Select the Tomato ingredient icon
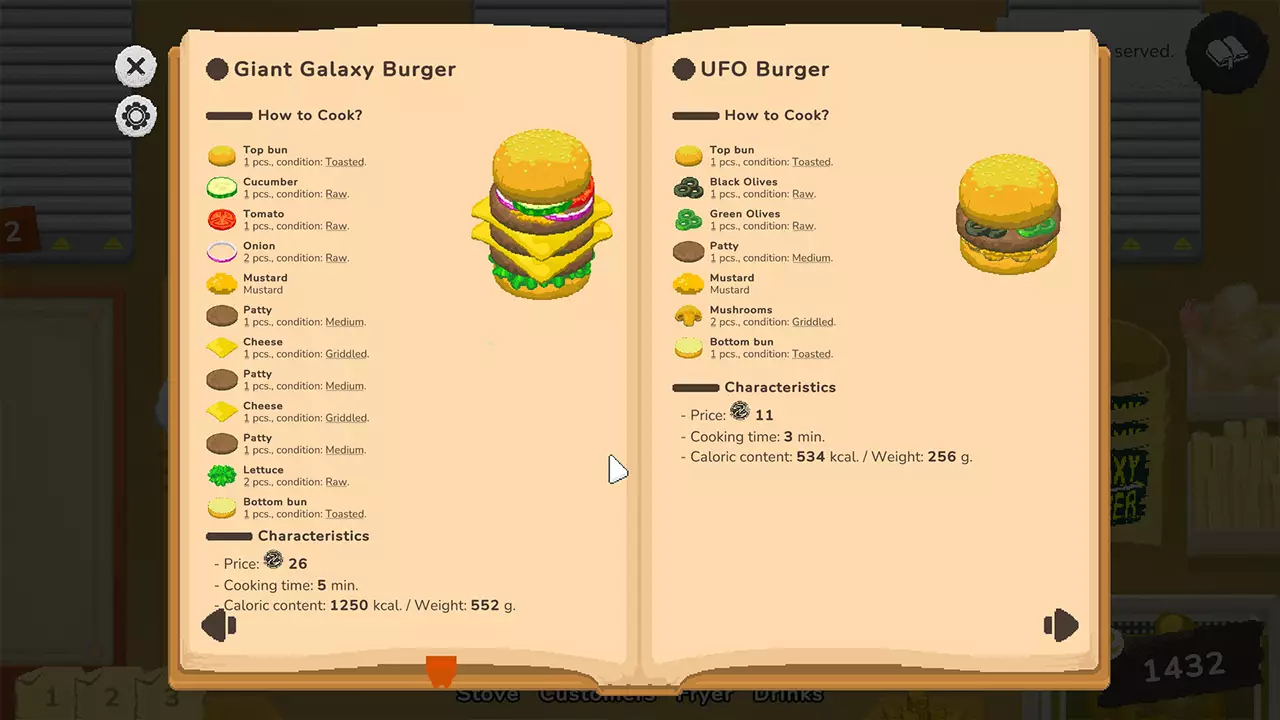 [221, 220]
